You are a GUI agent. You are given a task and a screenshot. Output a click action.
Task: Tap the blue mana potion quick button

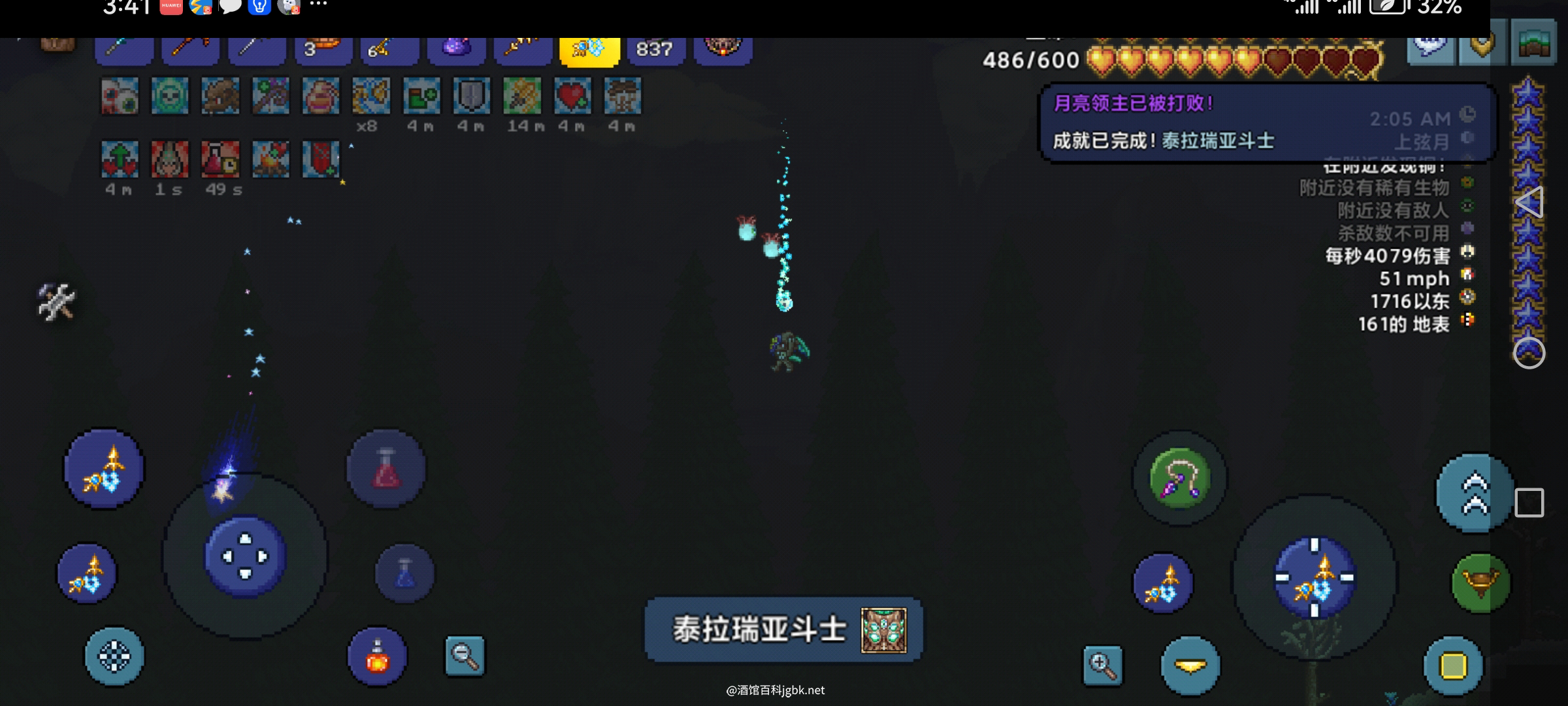[x=404, y=573]
